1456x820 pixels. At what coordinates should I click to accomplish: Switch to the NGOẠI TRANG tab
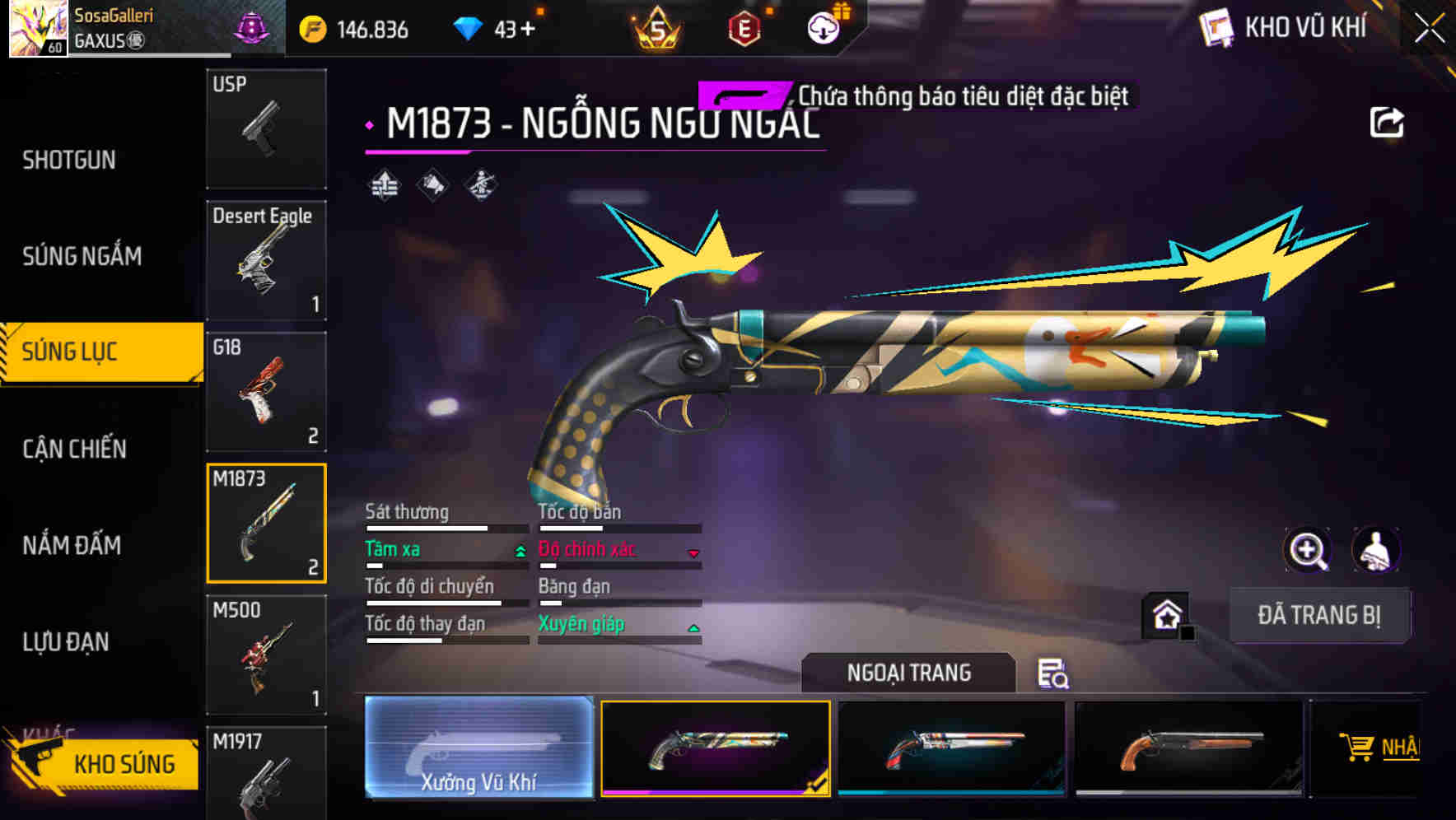[x=909, y=672]
